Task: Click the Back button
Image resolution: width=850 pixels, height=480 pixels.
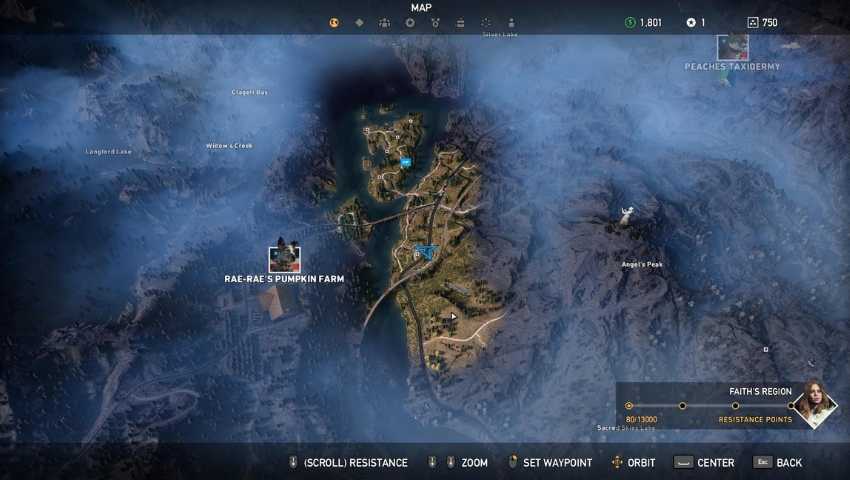Action: 778,463
